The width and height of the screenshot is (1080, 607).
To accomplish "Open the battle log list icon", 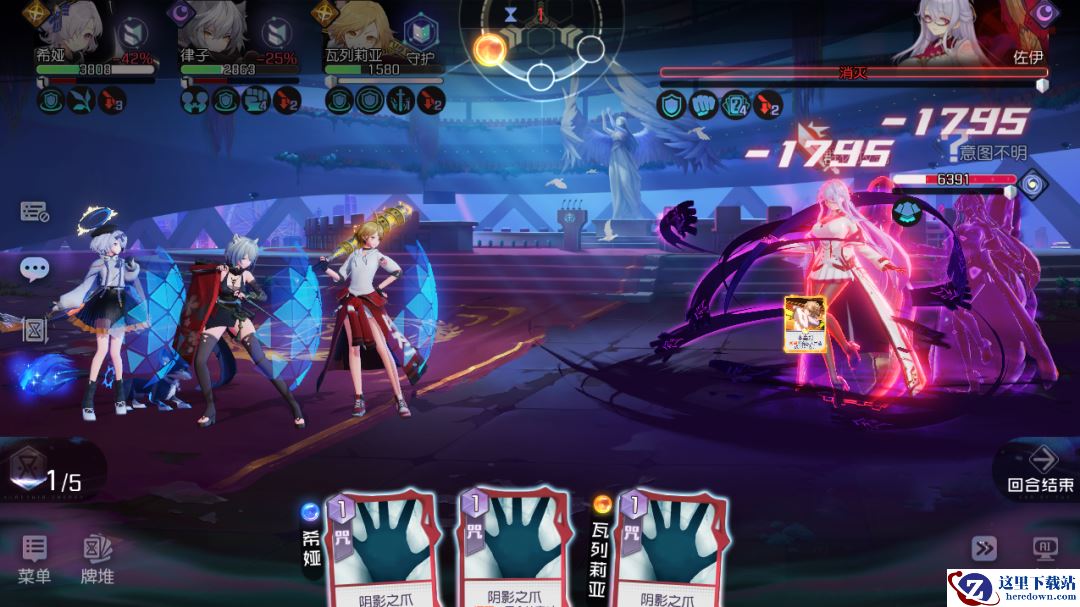I will tap(35, 212).
